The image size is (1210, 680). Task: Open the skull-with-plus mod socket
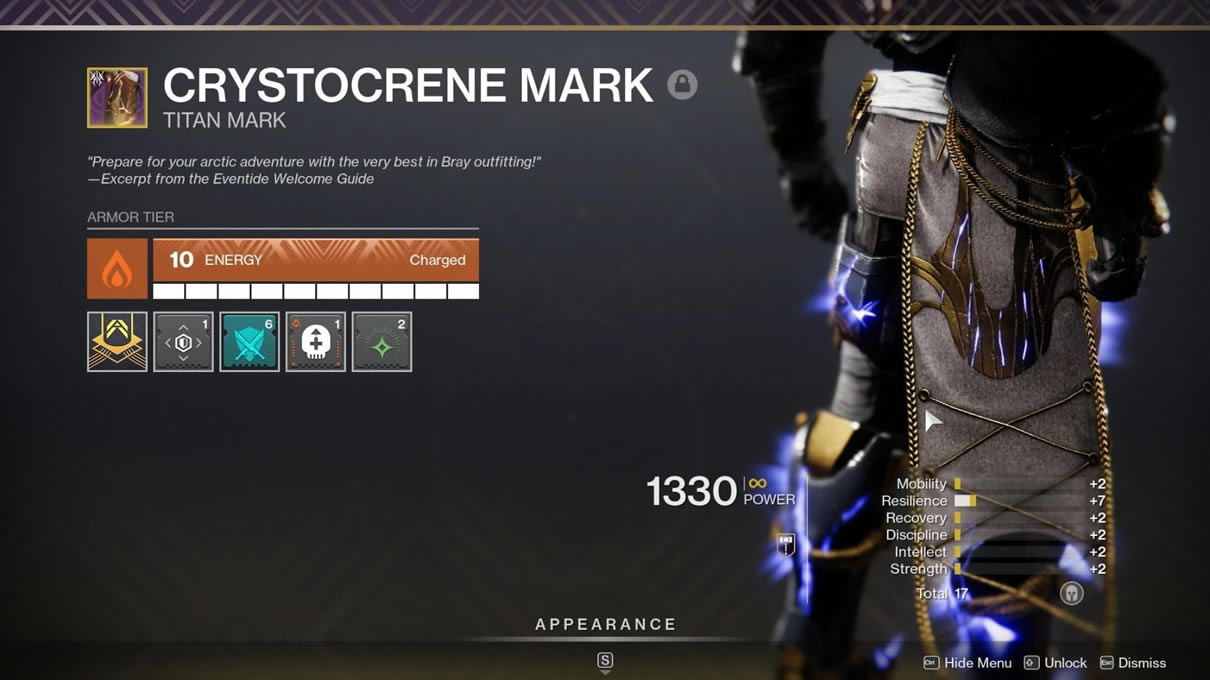(x=315, y=342)
